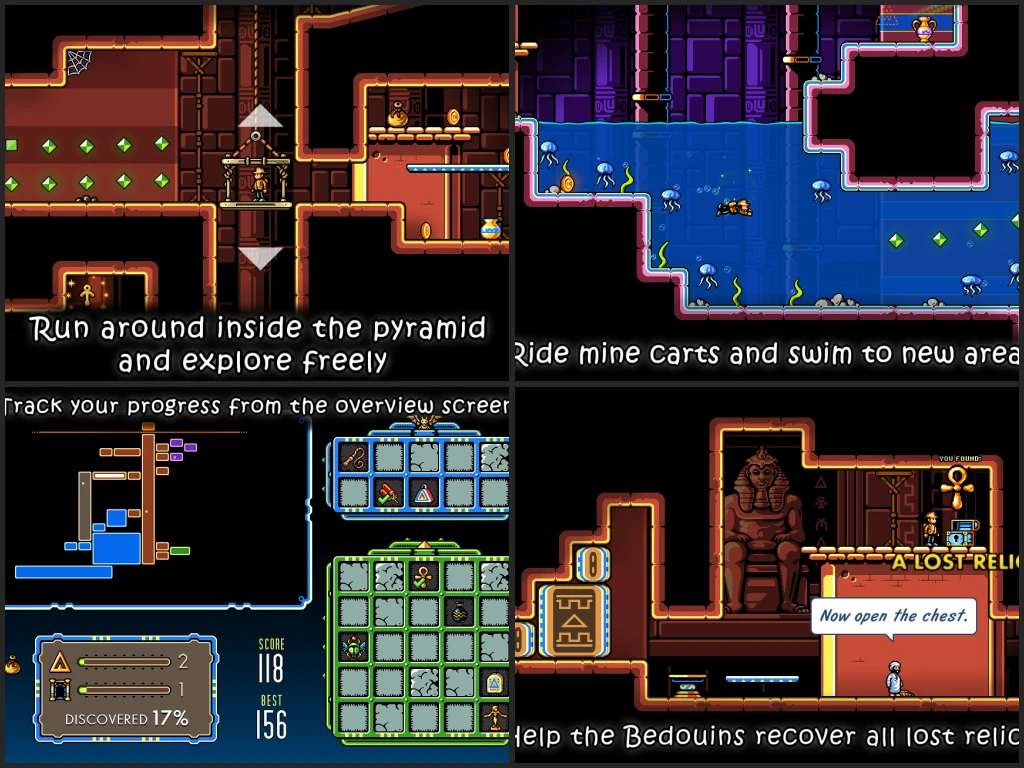Pick the dark vase relic slot
The height and width of the screenshot is (768, 1024).
[x=460, y=612]
